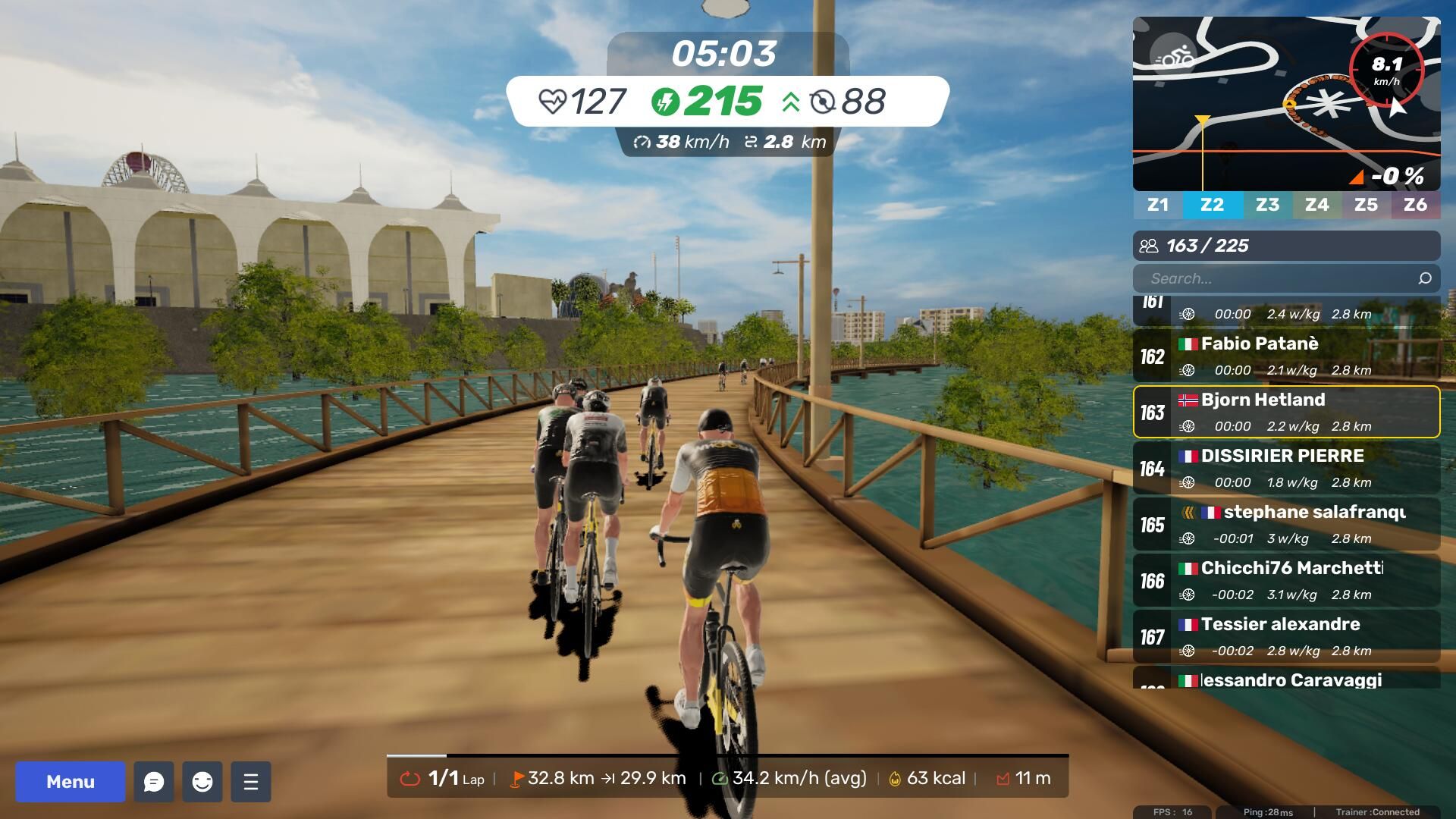Click the search magnifier icon
This screenshot has height=819, width=1456.
[1425, 278]
